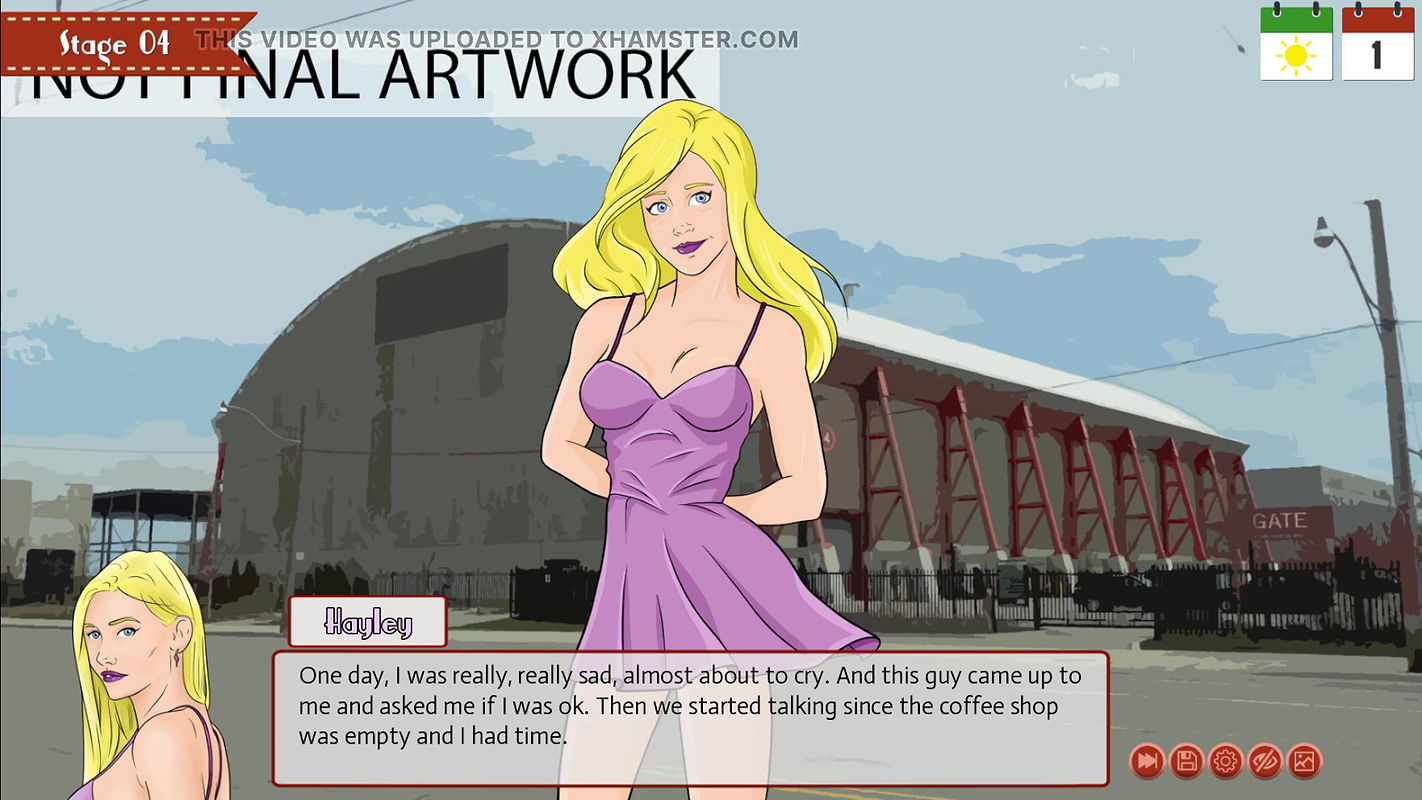Skip dialogue with the fast-forward button
This screenshot has height=800, width=1422.
tap(1147, 762)
